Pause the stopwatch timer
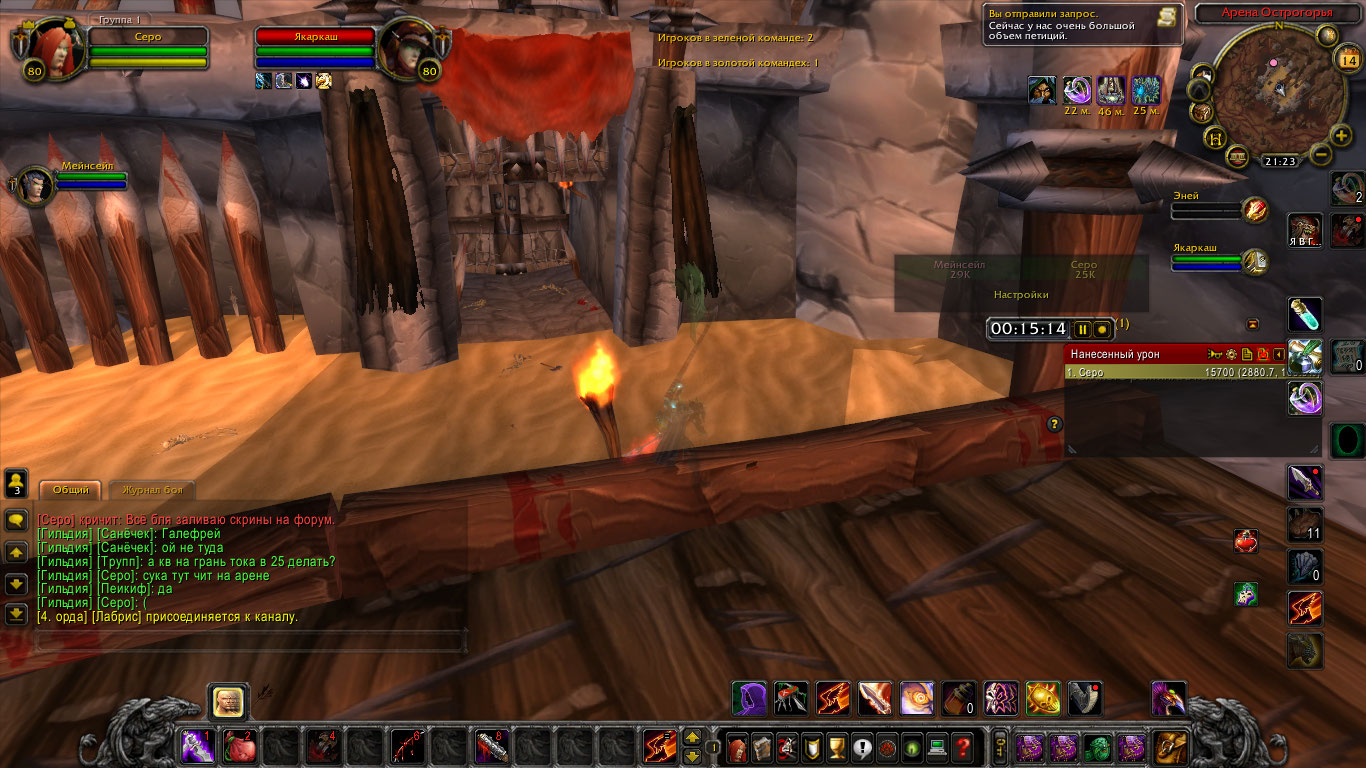Image resolution: width=1366 pixels, height=768 pixels. coord(1082,329)
